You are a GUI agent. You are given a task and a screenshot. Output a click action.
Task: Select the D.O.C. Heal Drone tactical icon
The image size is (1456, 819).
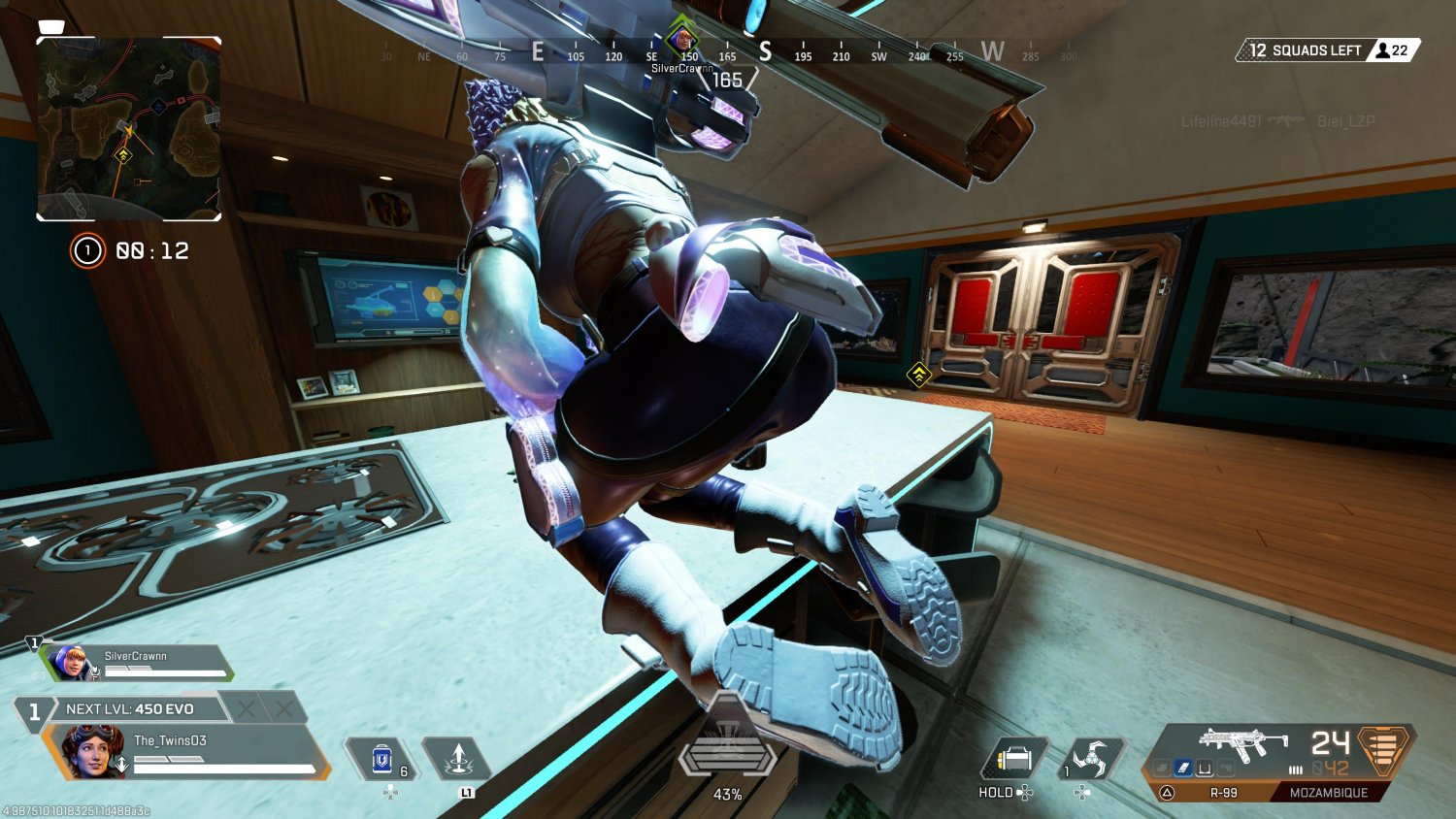point(460,759)
